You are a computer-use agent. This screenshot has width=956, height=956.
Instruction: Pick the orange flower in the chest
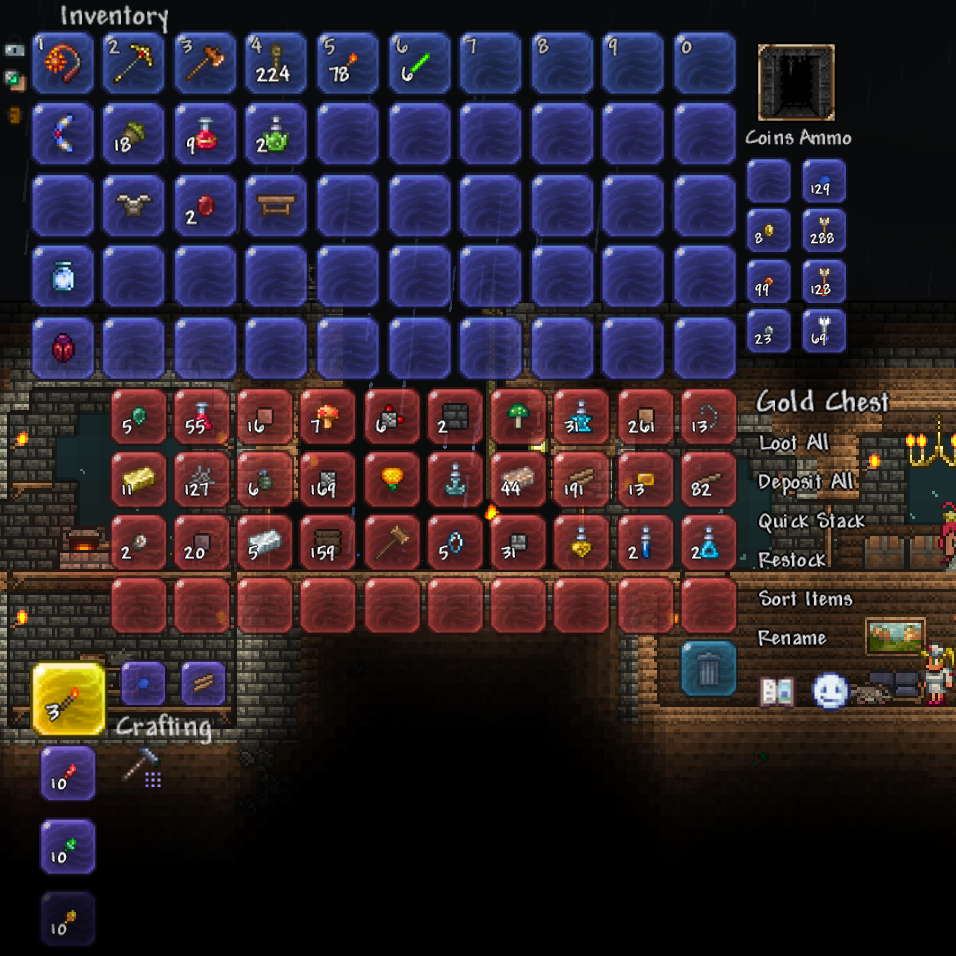pos(390,479)
